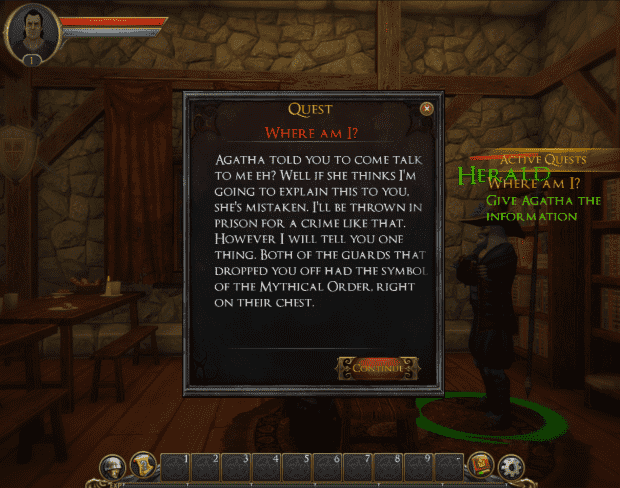Click the Active Quests header
This screenshot has height=488, width=620.
tap(543, 159)
